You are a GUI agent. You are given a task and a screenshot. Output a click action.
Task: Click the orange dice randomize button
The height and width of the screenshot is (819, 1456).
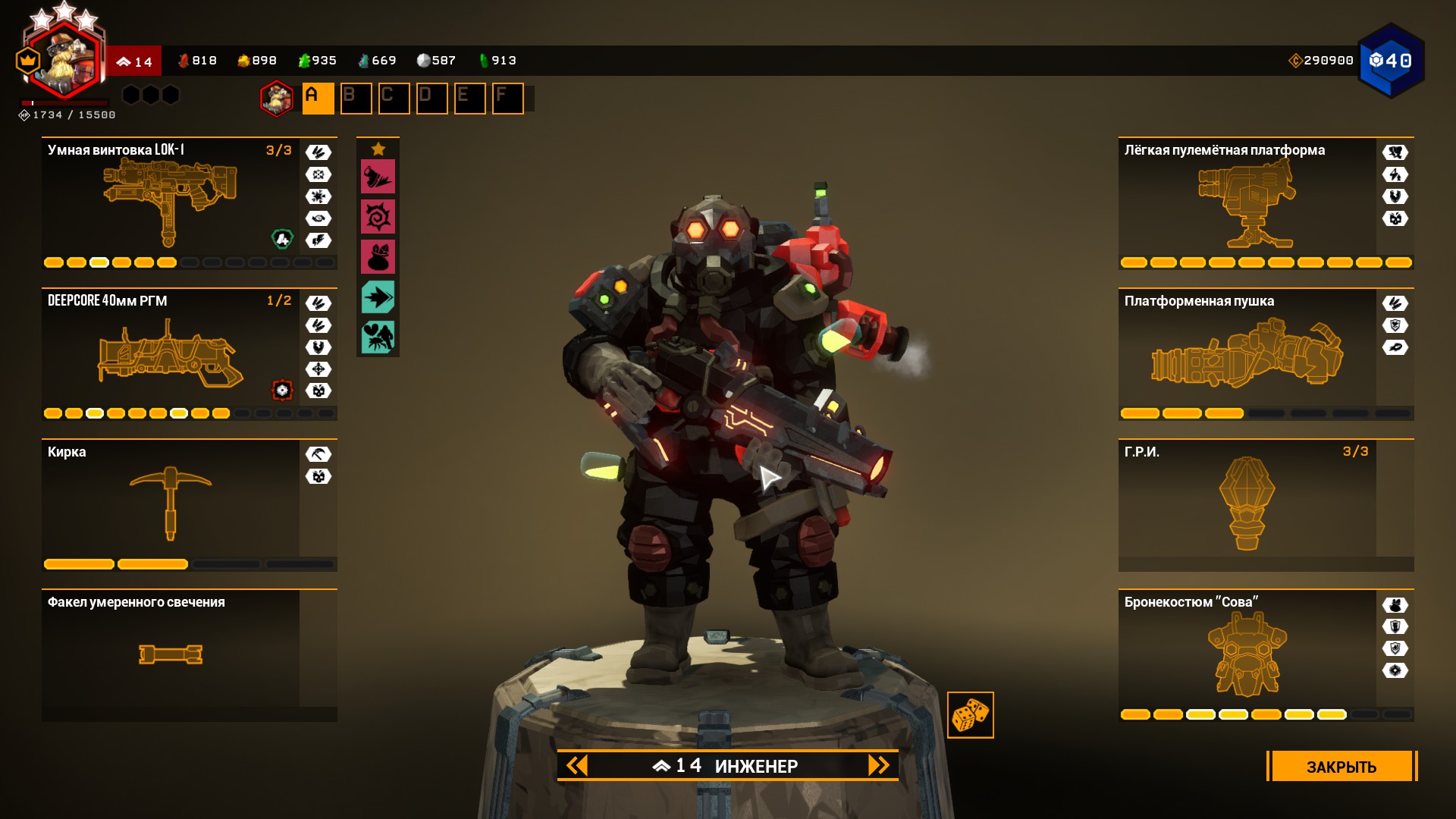(970, 715)
